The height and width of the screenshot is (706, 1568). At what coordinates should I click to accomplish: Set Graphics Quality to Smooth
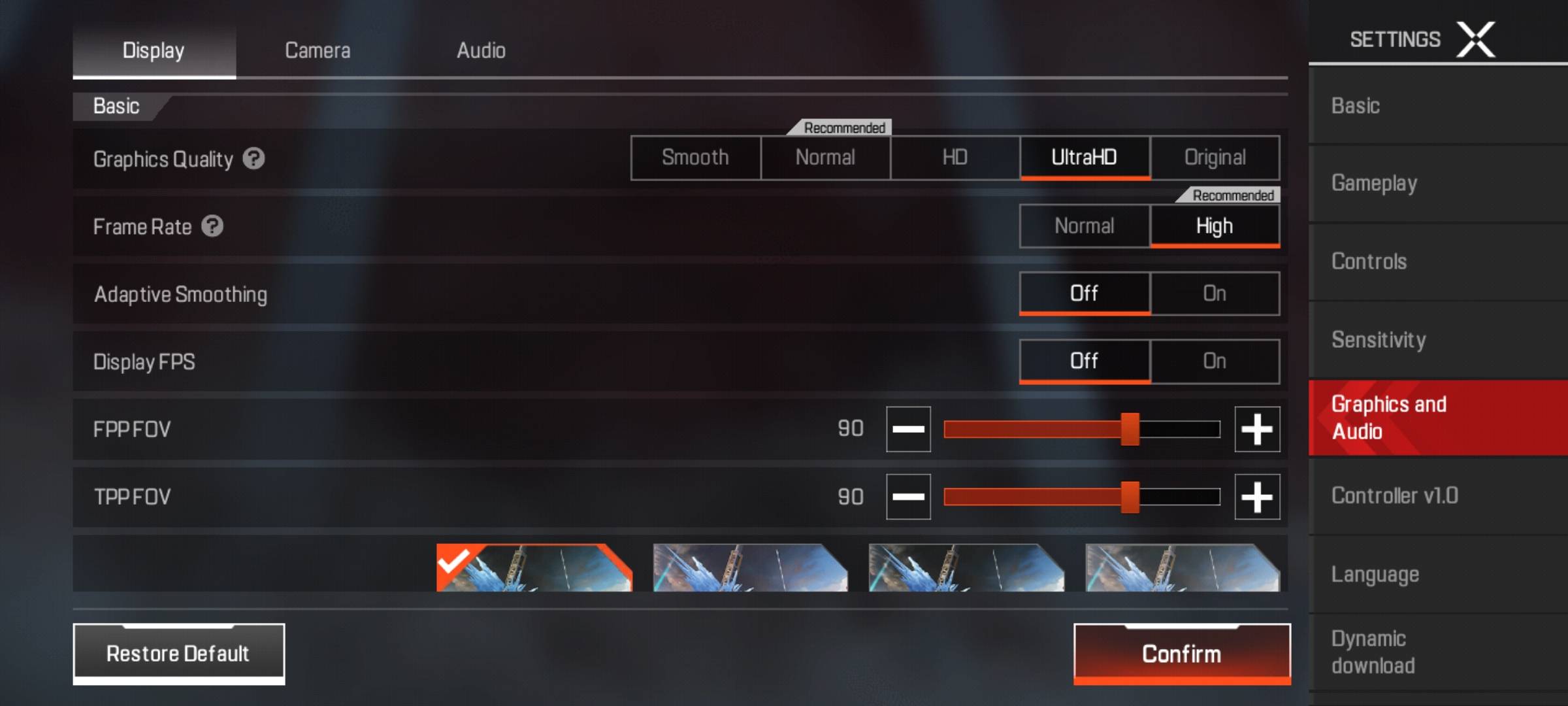[695, 158]
